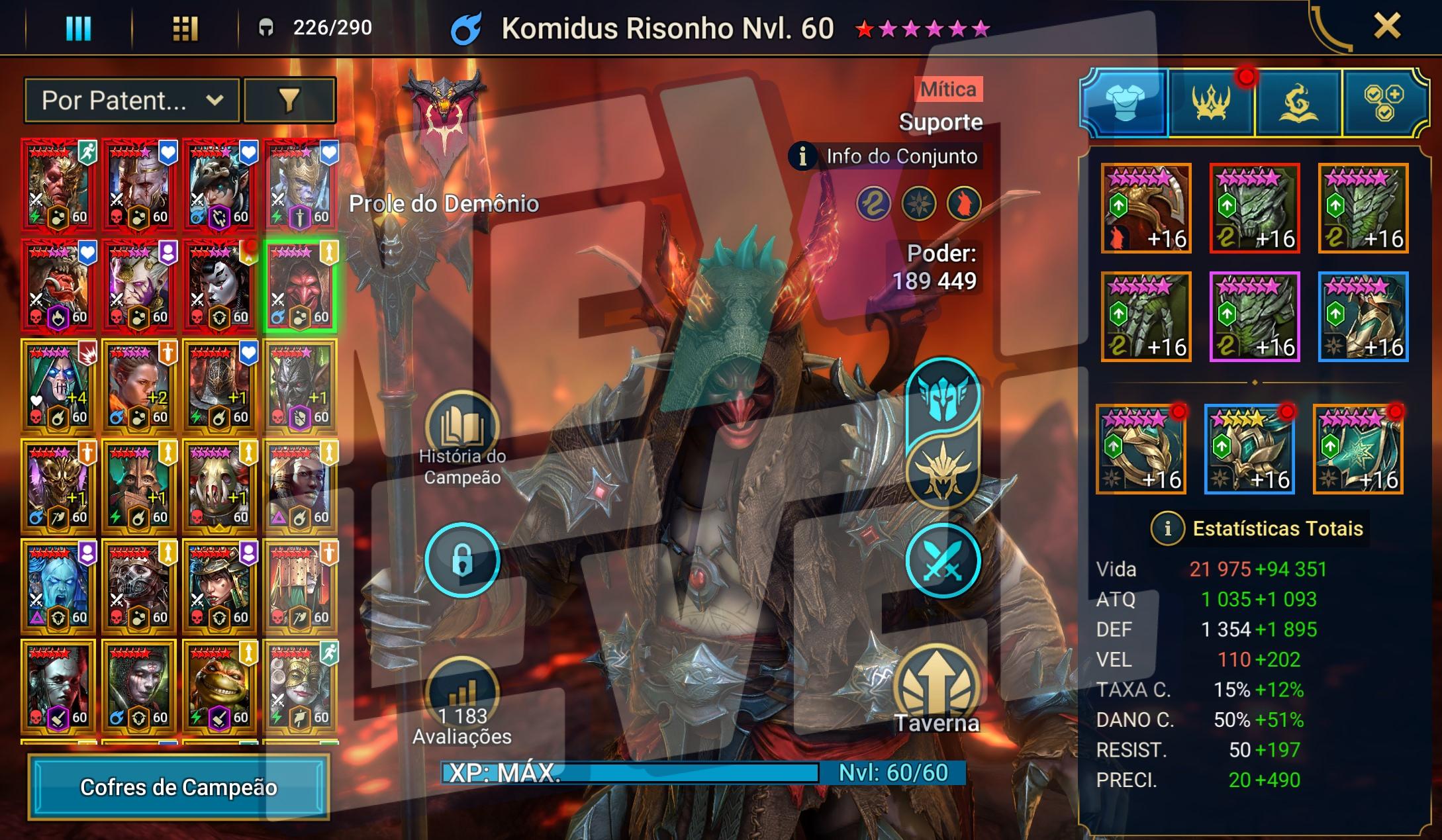Select the equipped chestplate with purple border
The image size is (1442, 840).
click(1254, 317)
